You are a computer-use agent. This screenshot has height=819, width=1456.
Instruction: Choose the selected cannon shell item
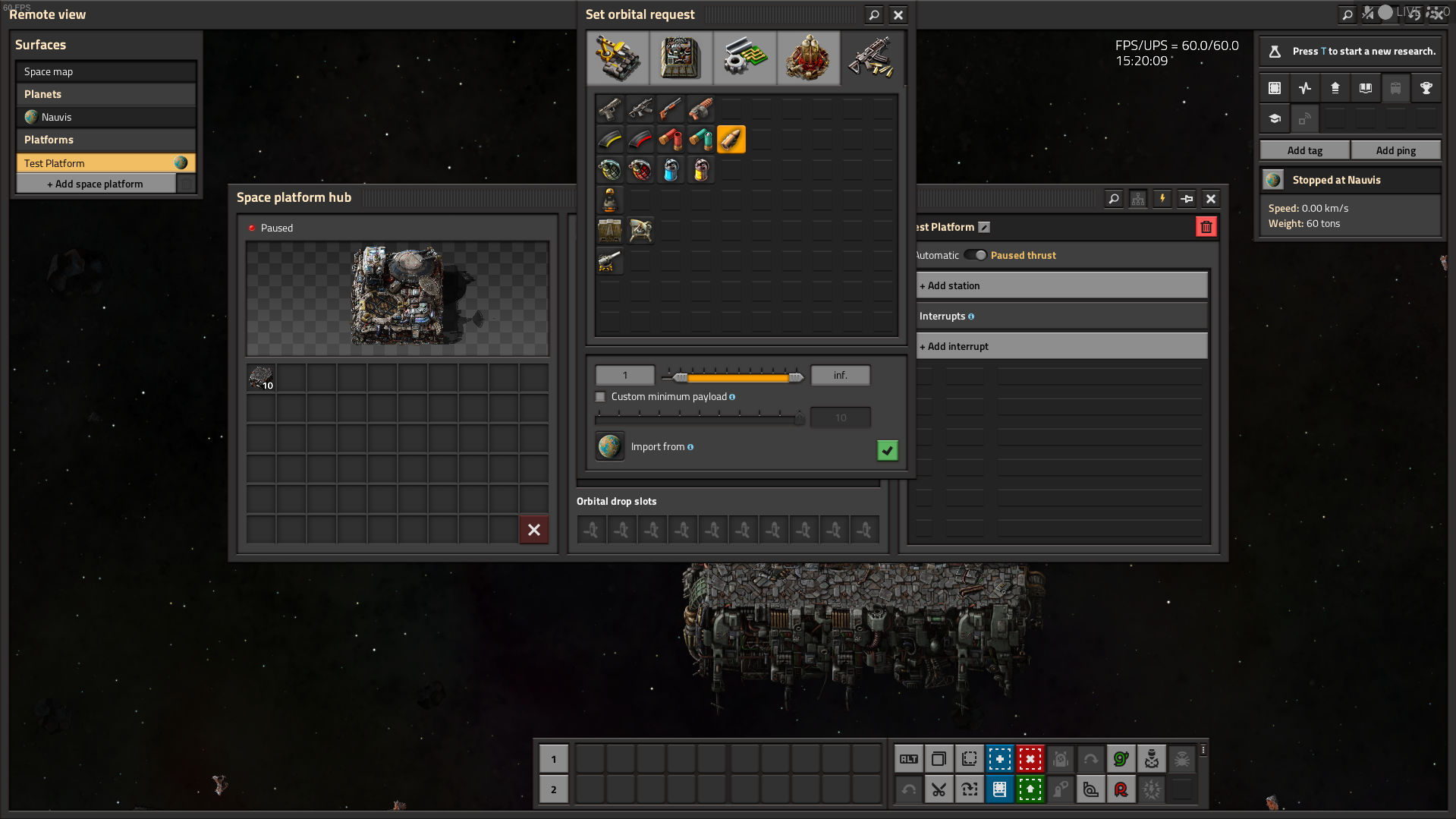731,140
